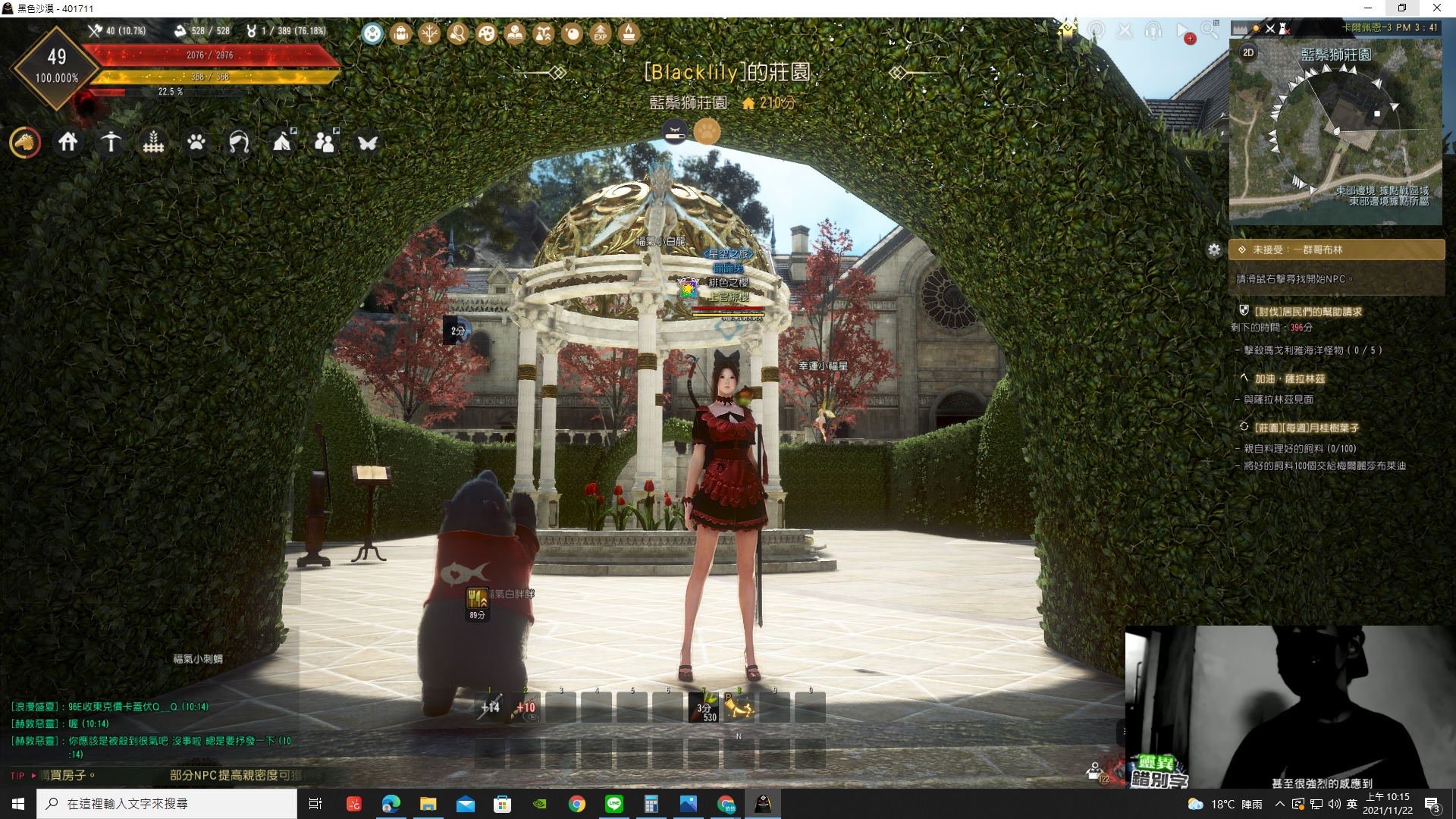Open the tent camp icon
1456x819 pixels.
coord(282,142)
